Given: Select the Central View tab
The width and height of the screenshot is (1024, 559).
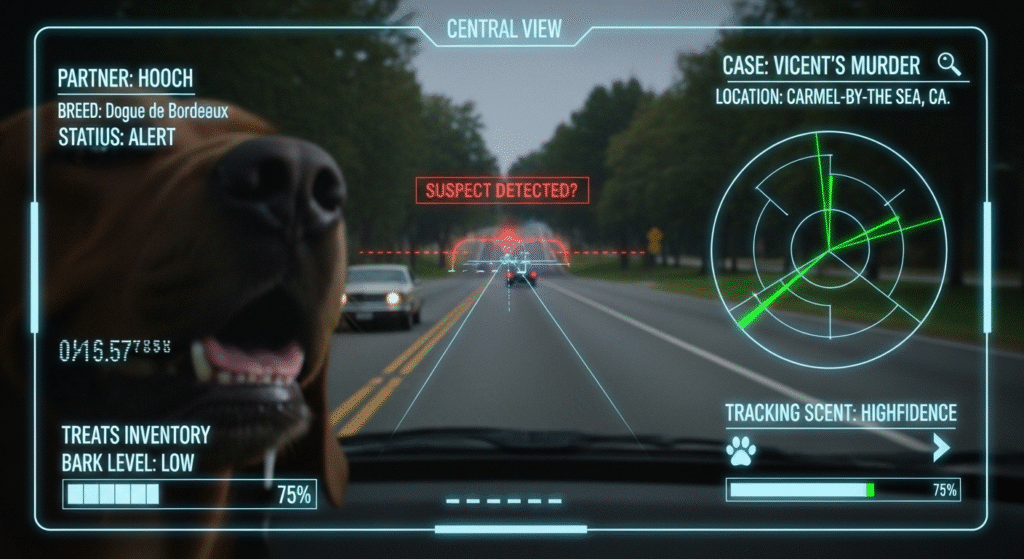Looking at the screenshot, I should click(x=504, y=28).
